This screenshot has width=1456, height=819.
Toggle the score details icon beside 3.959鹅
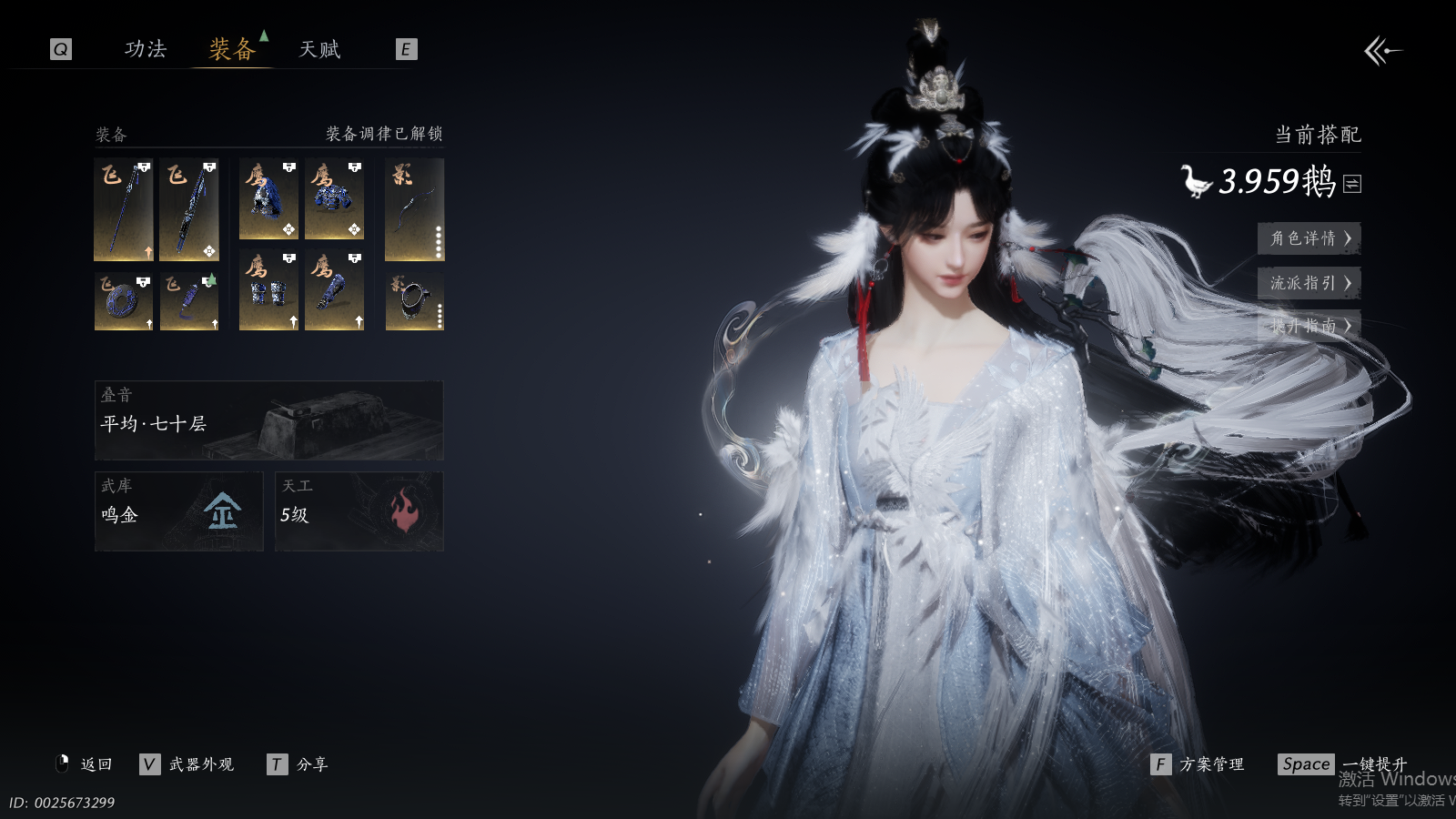[1352, 184]
